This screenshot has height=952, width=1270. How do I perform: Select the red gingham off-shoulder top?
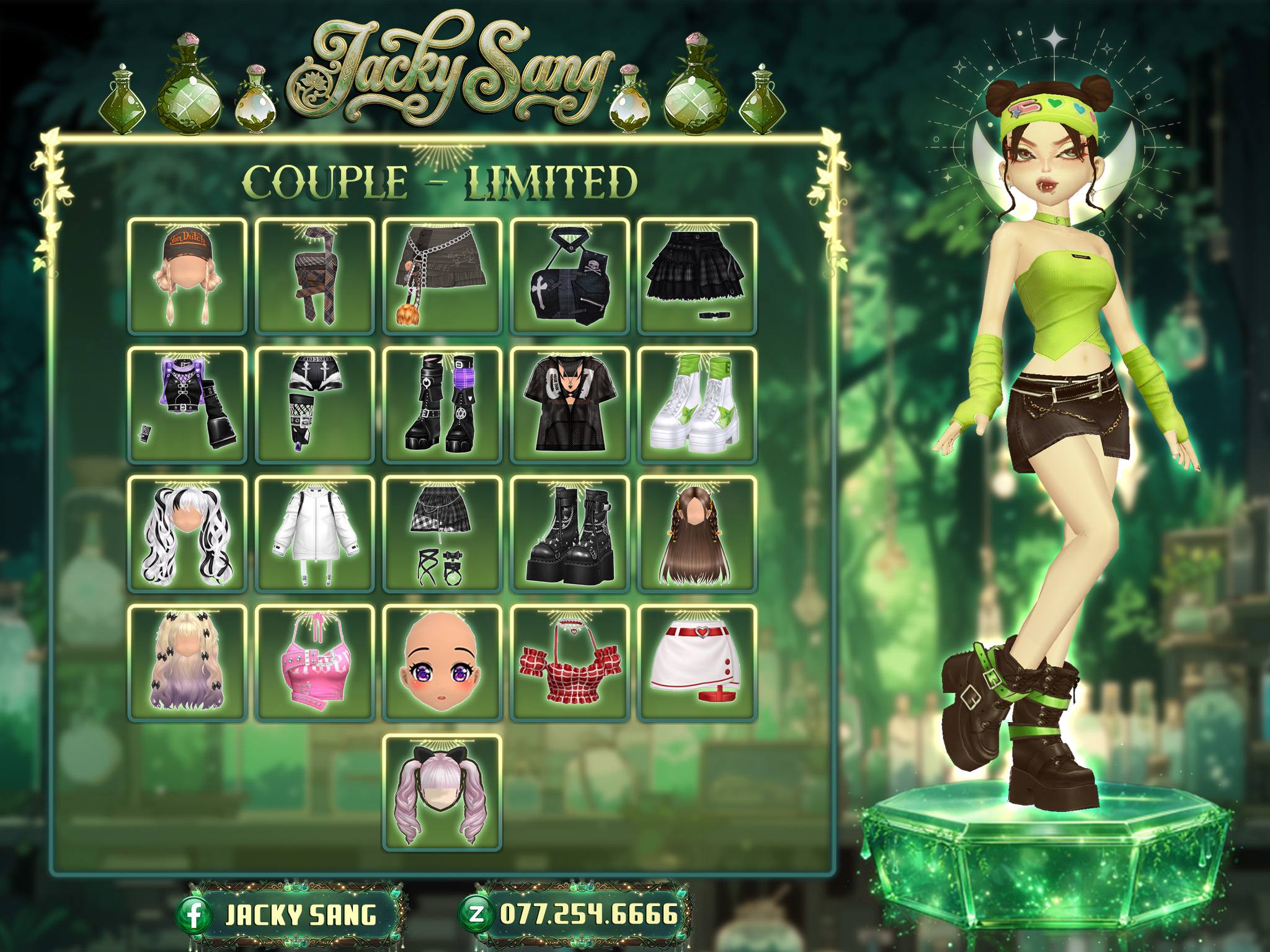[x=569, y=663]
